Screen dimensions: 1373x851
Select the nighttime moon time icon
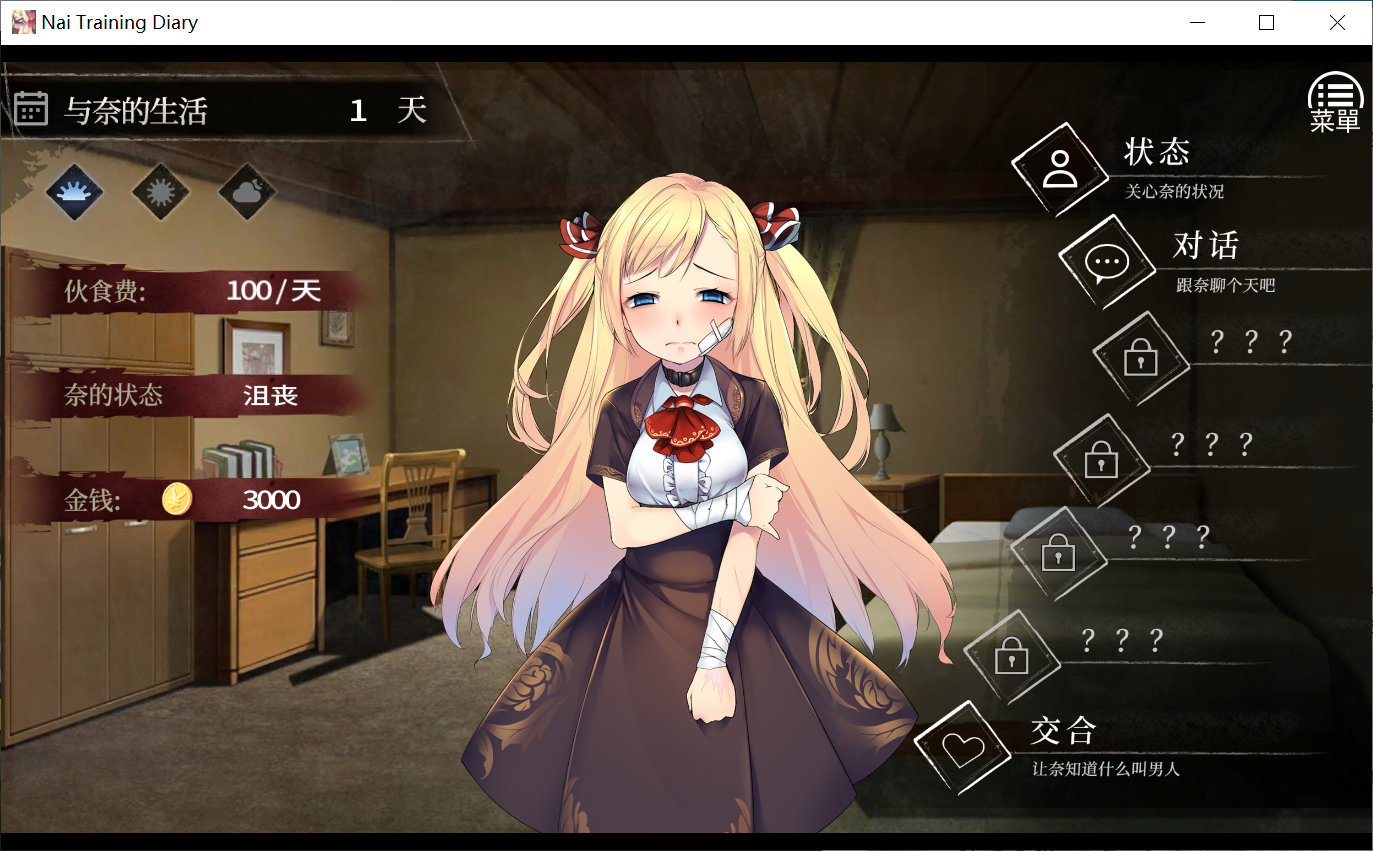coord(246,190)
